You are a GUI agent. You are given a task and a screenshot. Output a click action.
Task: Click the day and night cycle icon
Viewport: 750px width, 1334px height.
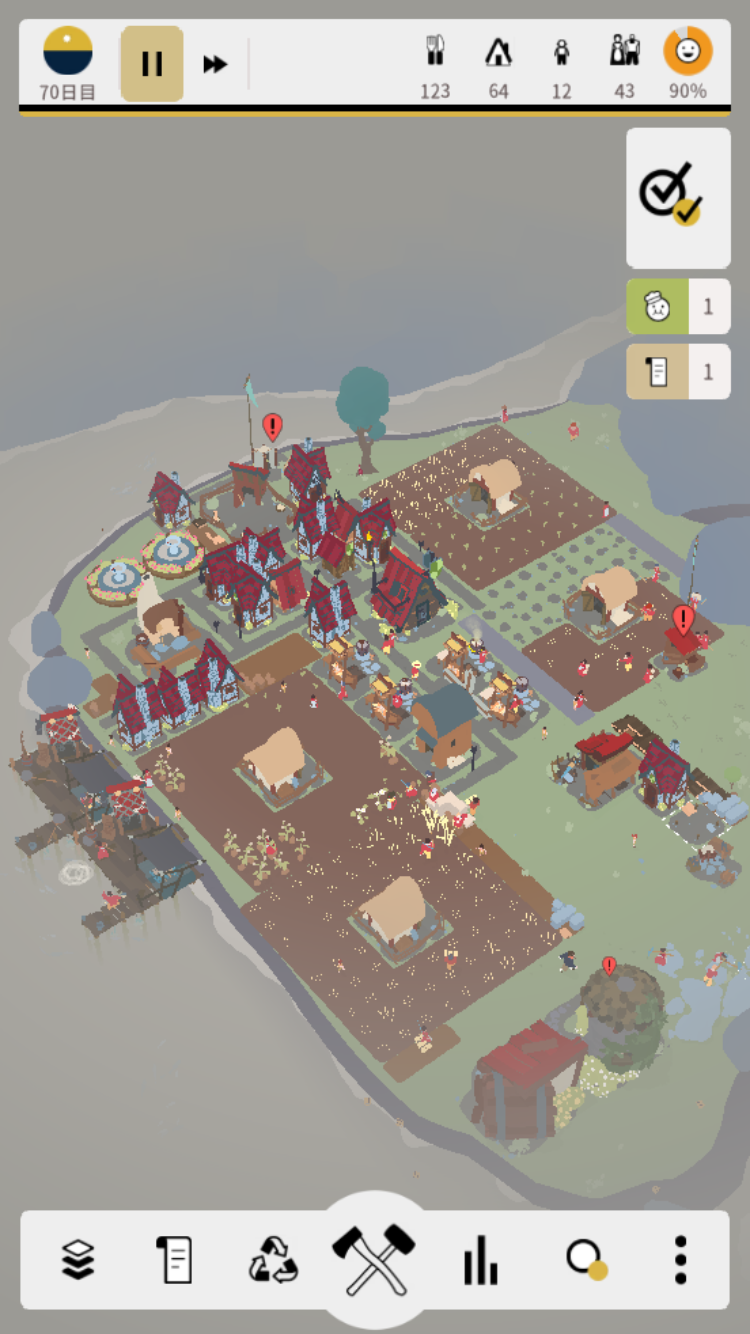(68, 52)
